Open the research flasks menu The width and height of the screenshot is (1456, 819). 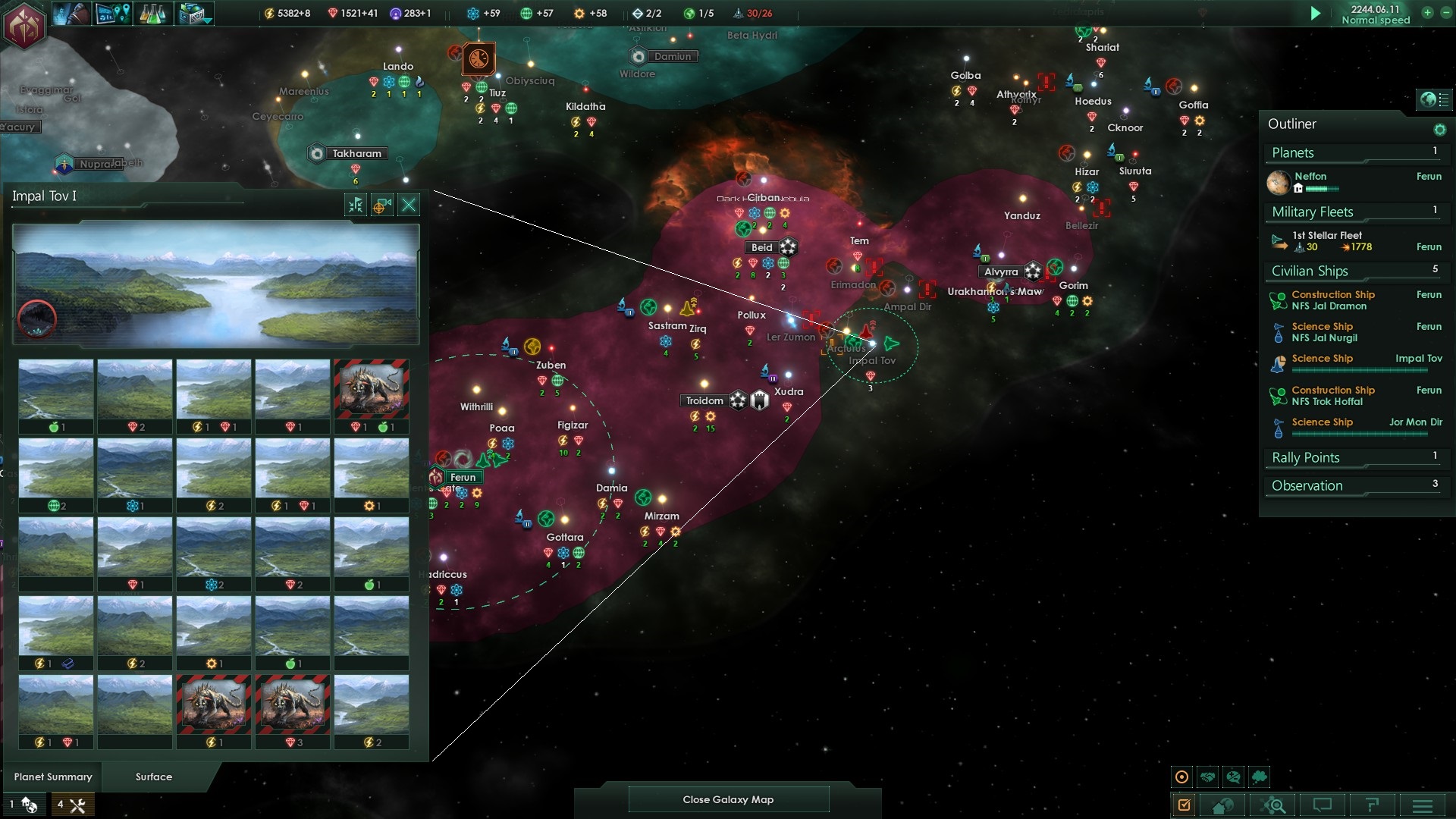(154, 14)
